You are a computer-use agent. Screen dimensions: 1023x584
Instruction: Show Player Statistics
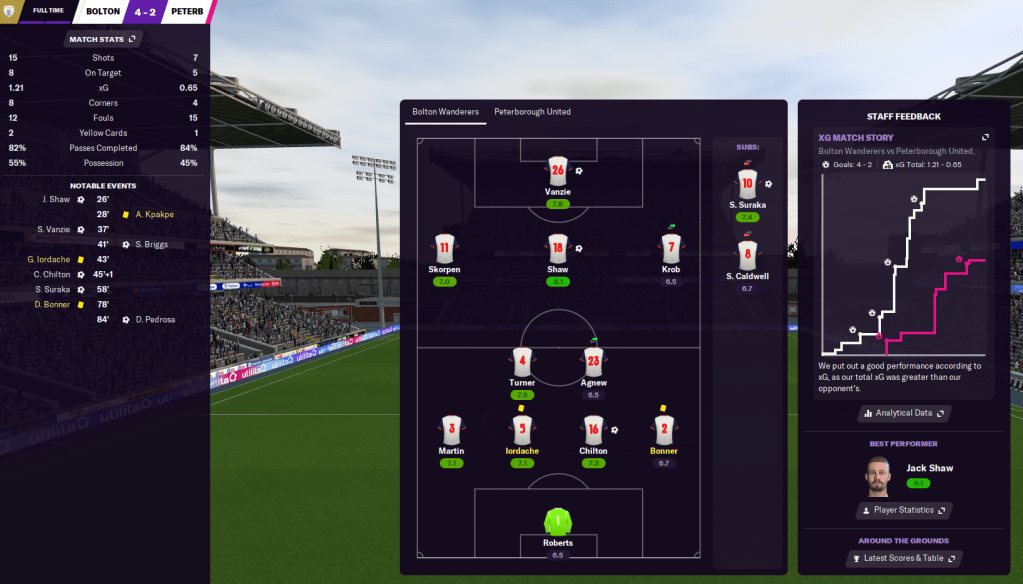903,510
